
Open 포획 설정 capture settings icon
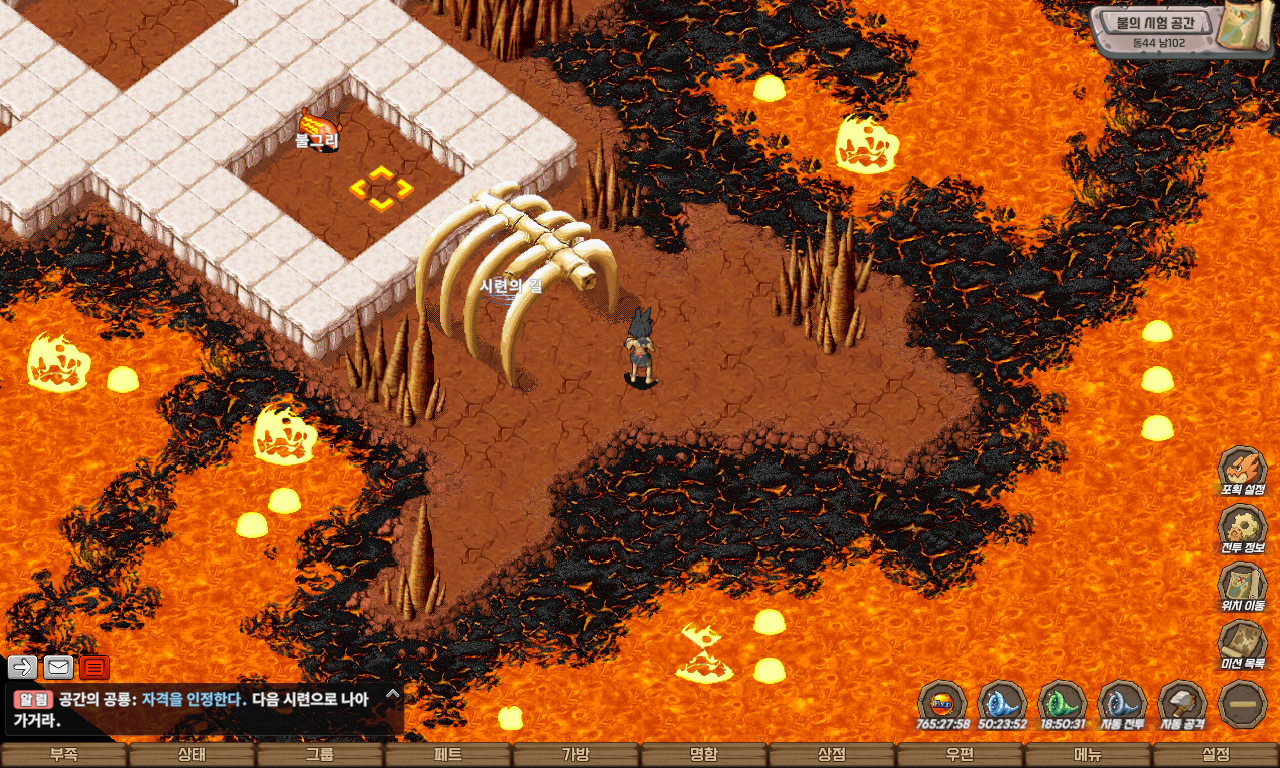(1243, 470)
